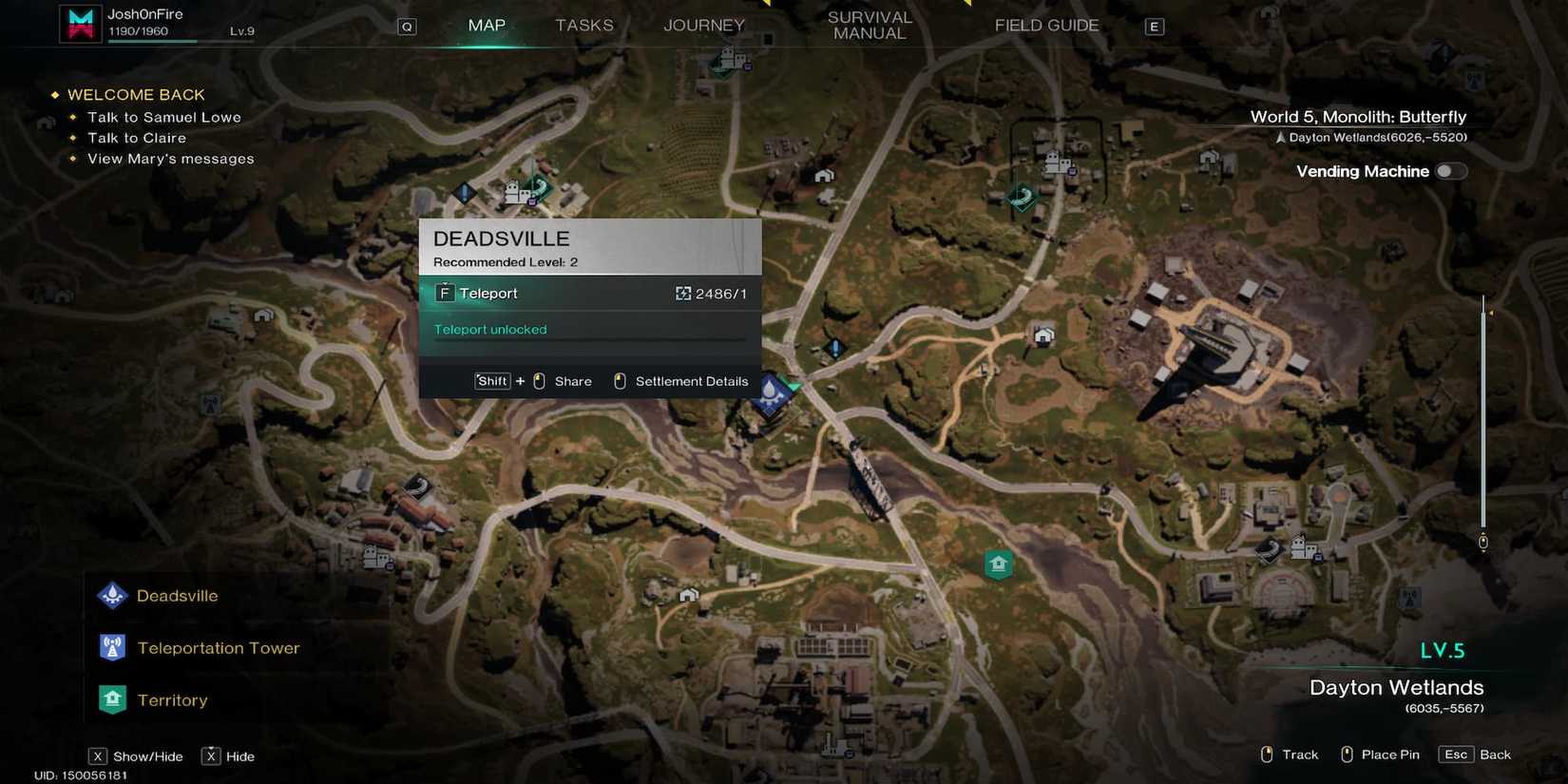Adjust the map zoom slider on the right

click(x=1482, y=418)
